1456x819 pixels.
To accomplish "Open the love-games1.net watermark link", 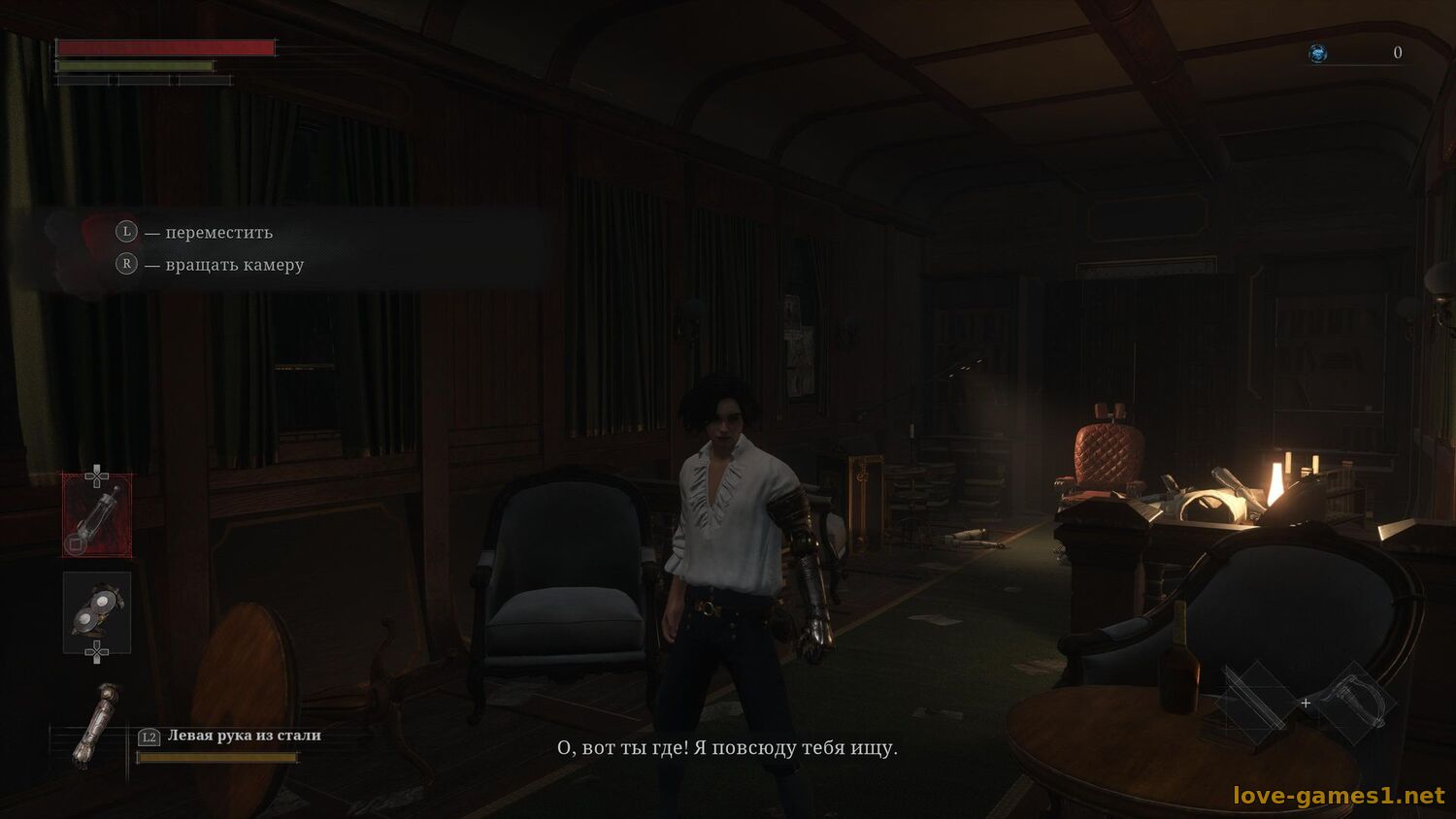I will pyautogui.click(x=1339, y=796).
